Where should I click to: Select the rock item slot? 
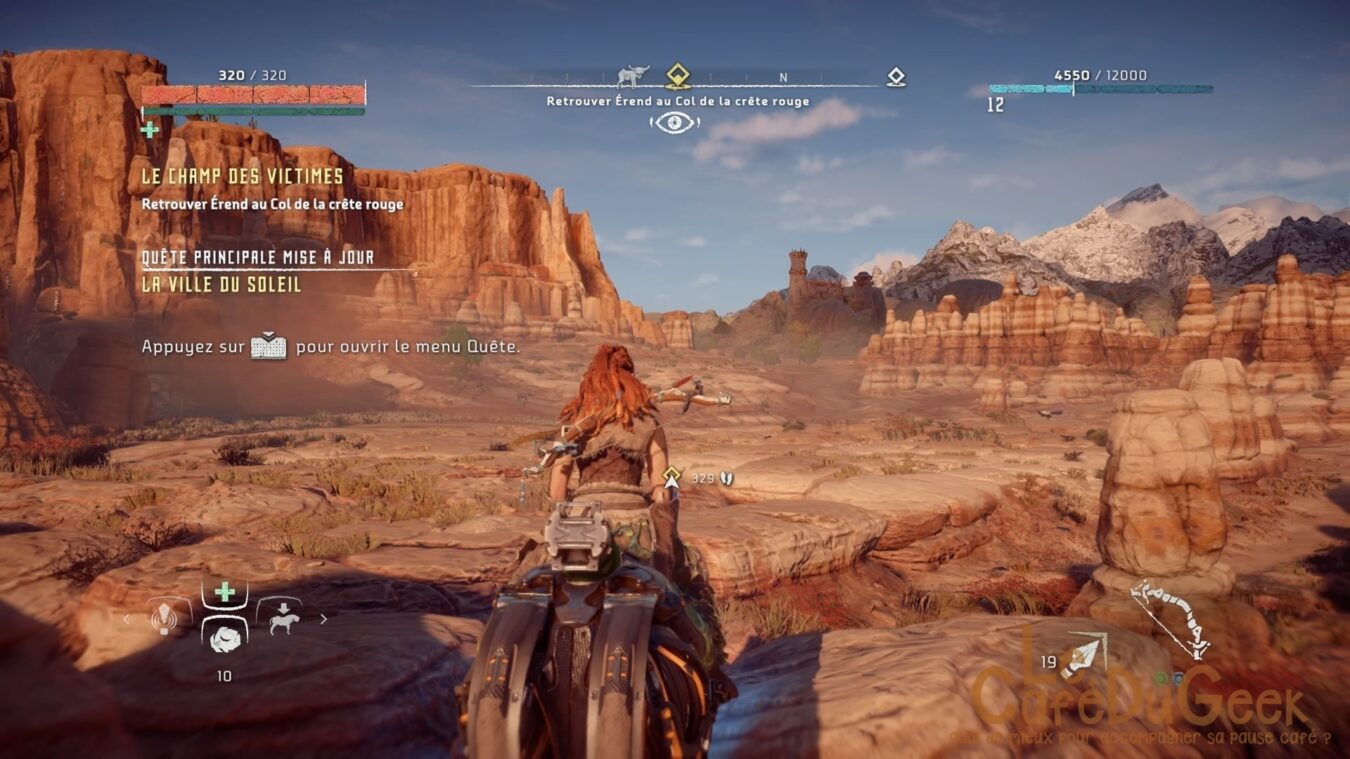pyautogui.click(x=225, y=634)
